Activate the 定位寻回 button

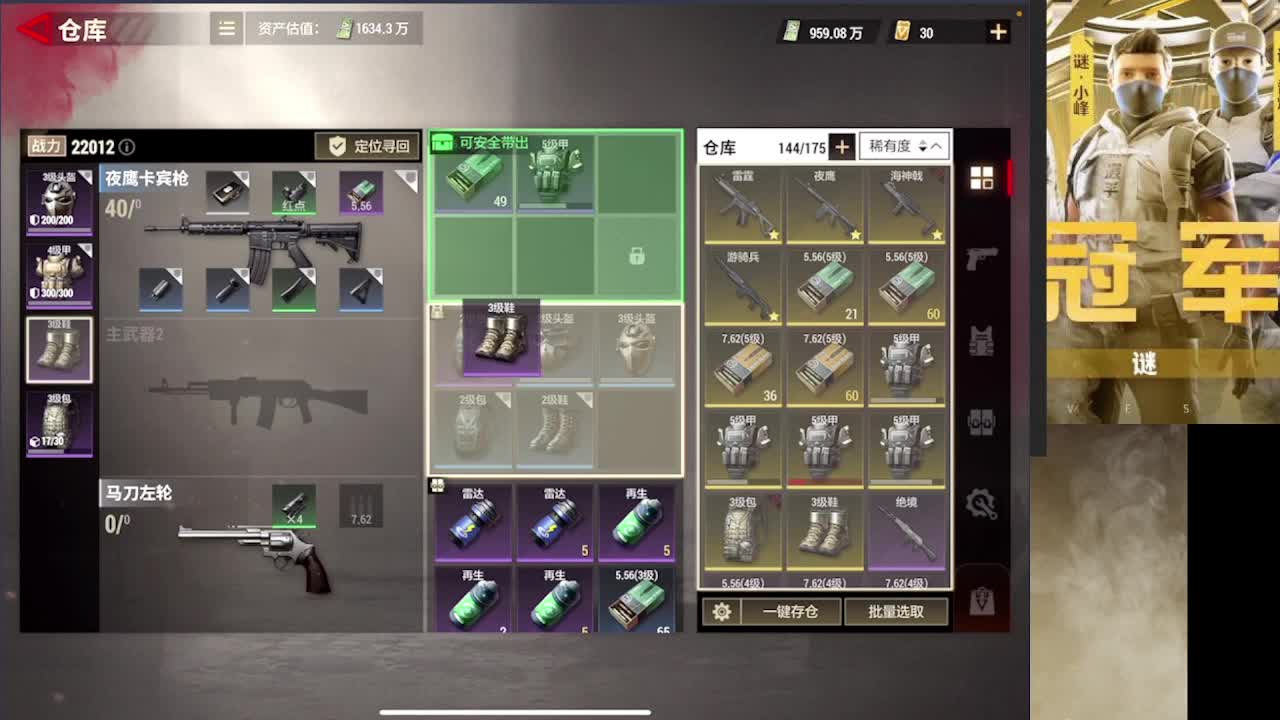(368, 146)
